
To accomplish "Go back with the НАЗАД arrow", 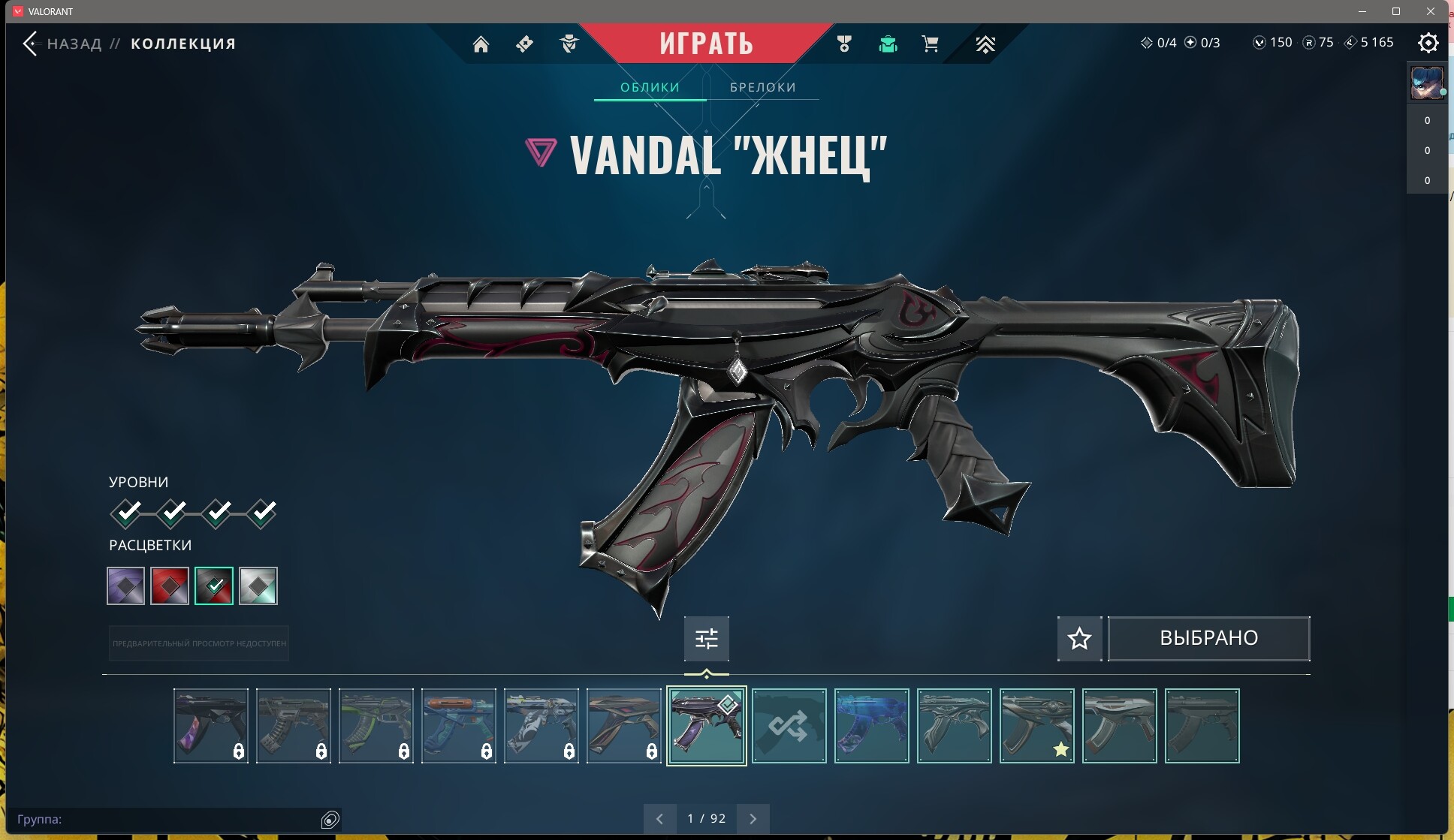I will 30,44.
